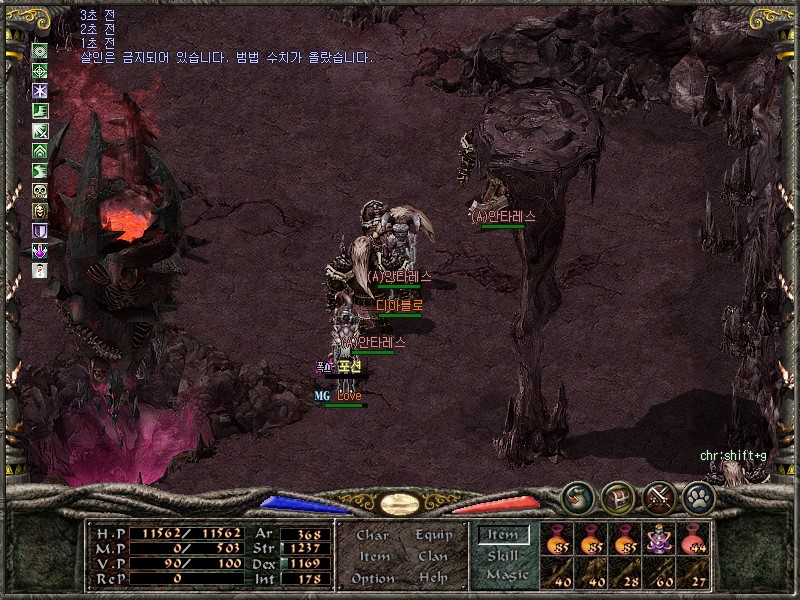Open the Option menu
Viewport: 800px width, 600px height.
point(372,578)
